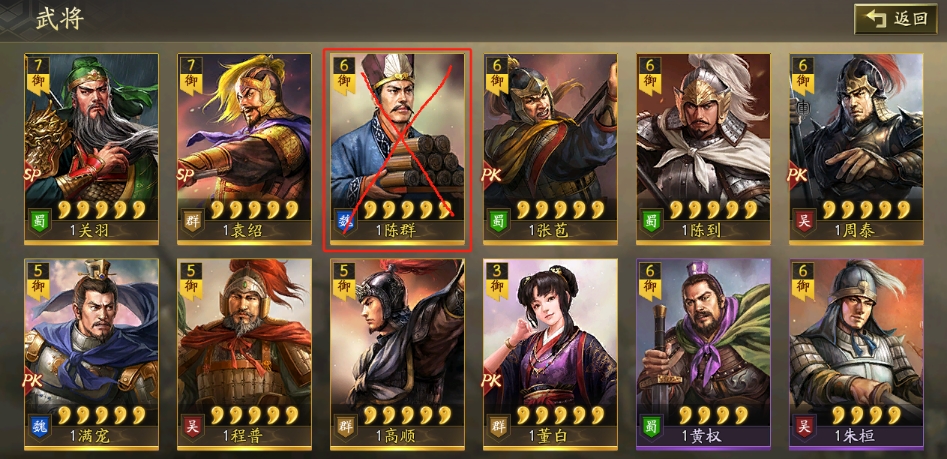Choose the 朱桓 general card

[856, 350]
